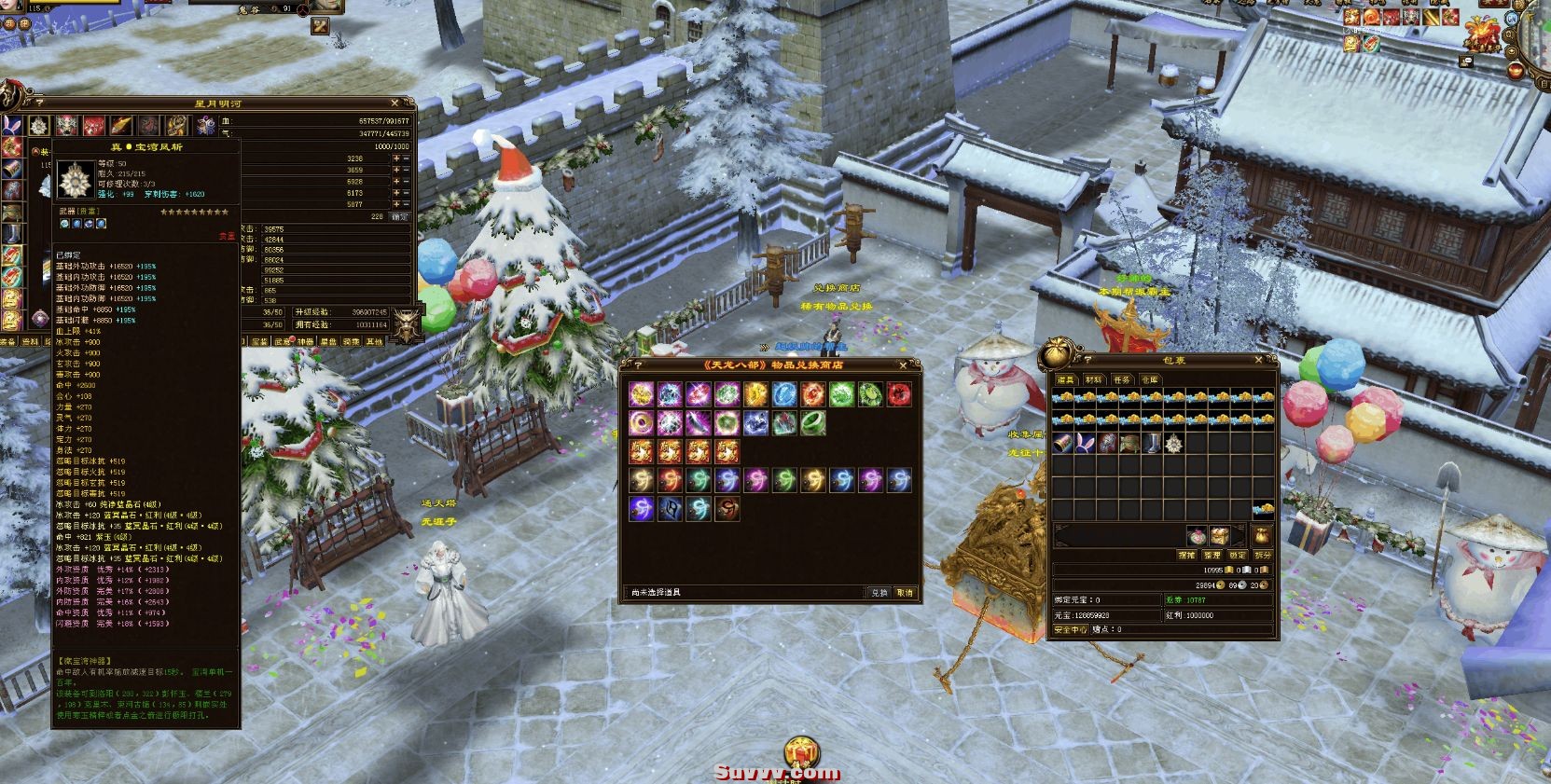Click the 取消 button in the exchange shop
This screenshot has width=1551, height=784.
pos(907,592)
